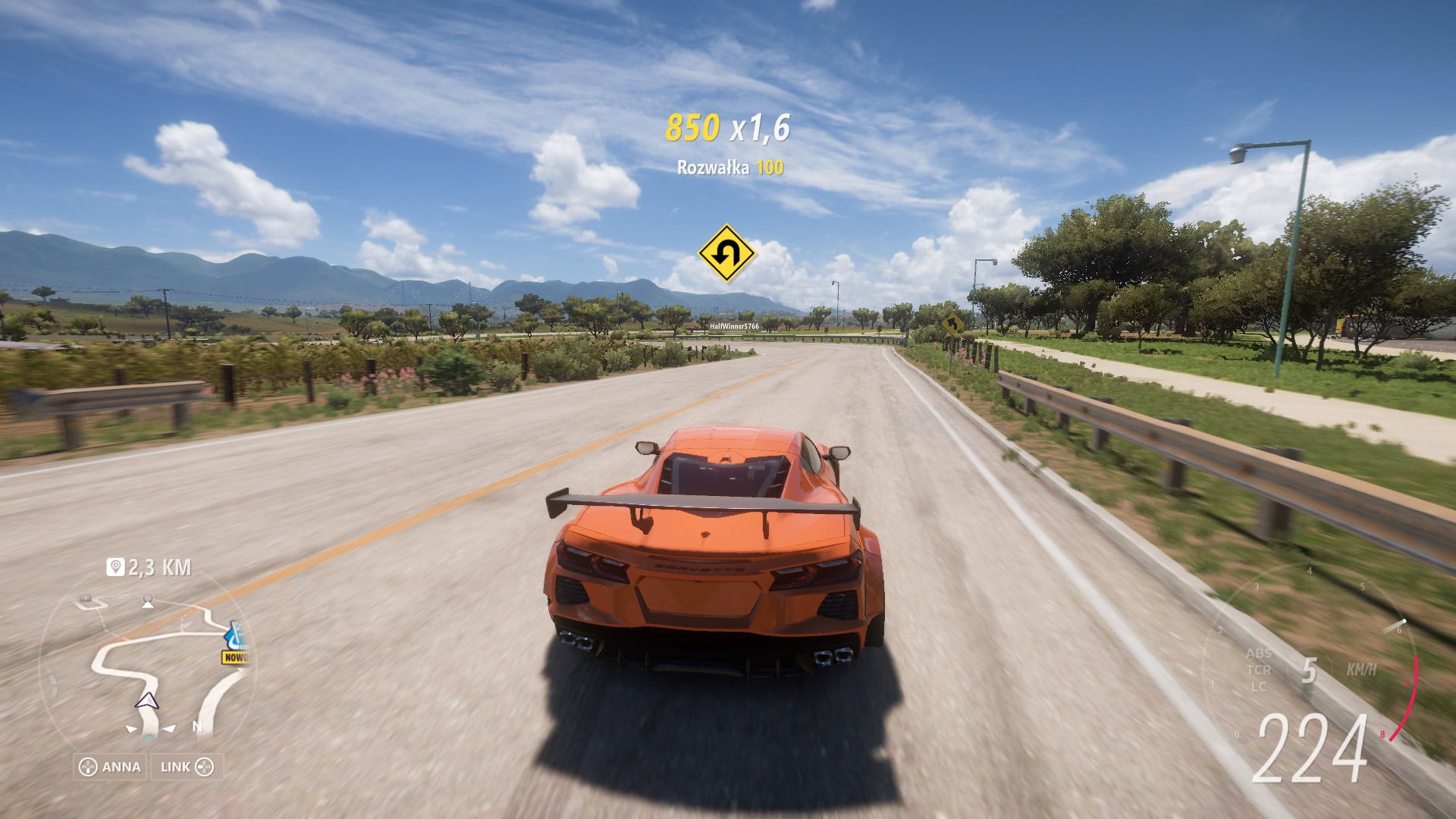Click the 850 x1,6 score multiplier
The height and width of the screenshot is (819, 1456).
pos(730,127)
